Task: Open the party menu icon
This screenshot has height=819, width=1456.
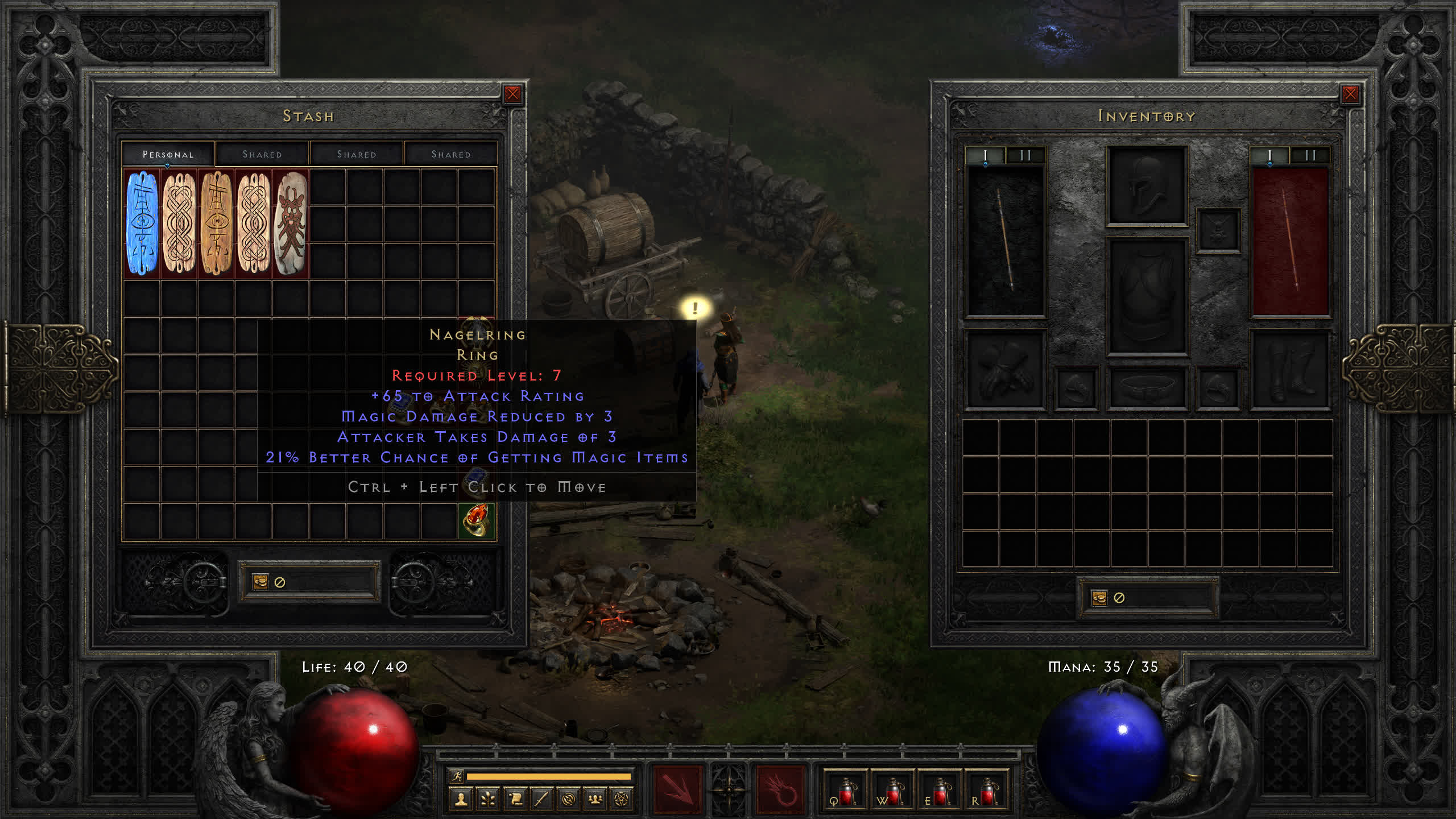Action: [x=595, y=800]
